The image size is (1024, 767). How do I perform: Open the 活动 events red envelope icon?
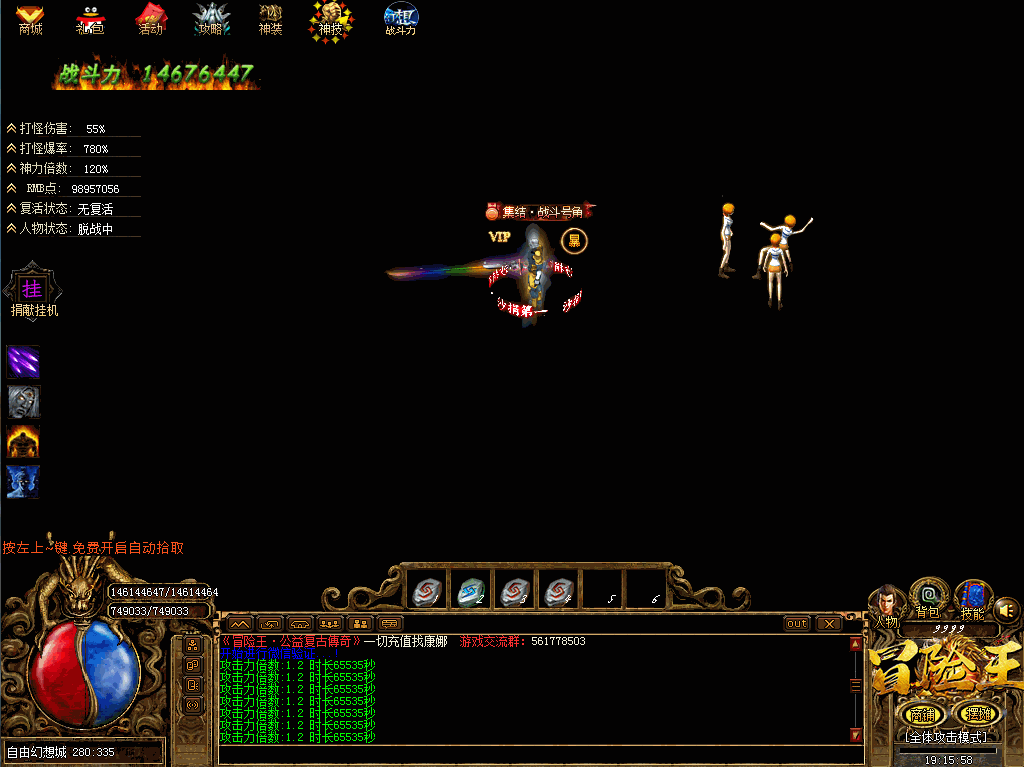point(150,18)
